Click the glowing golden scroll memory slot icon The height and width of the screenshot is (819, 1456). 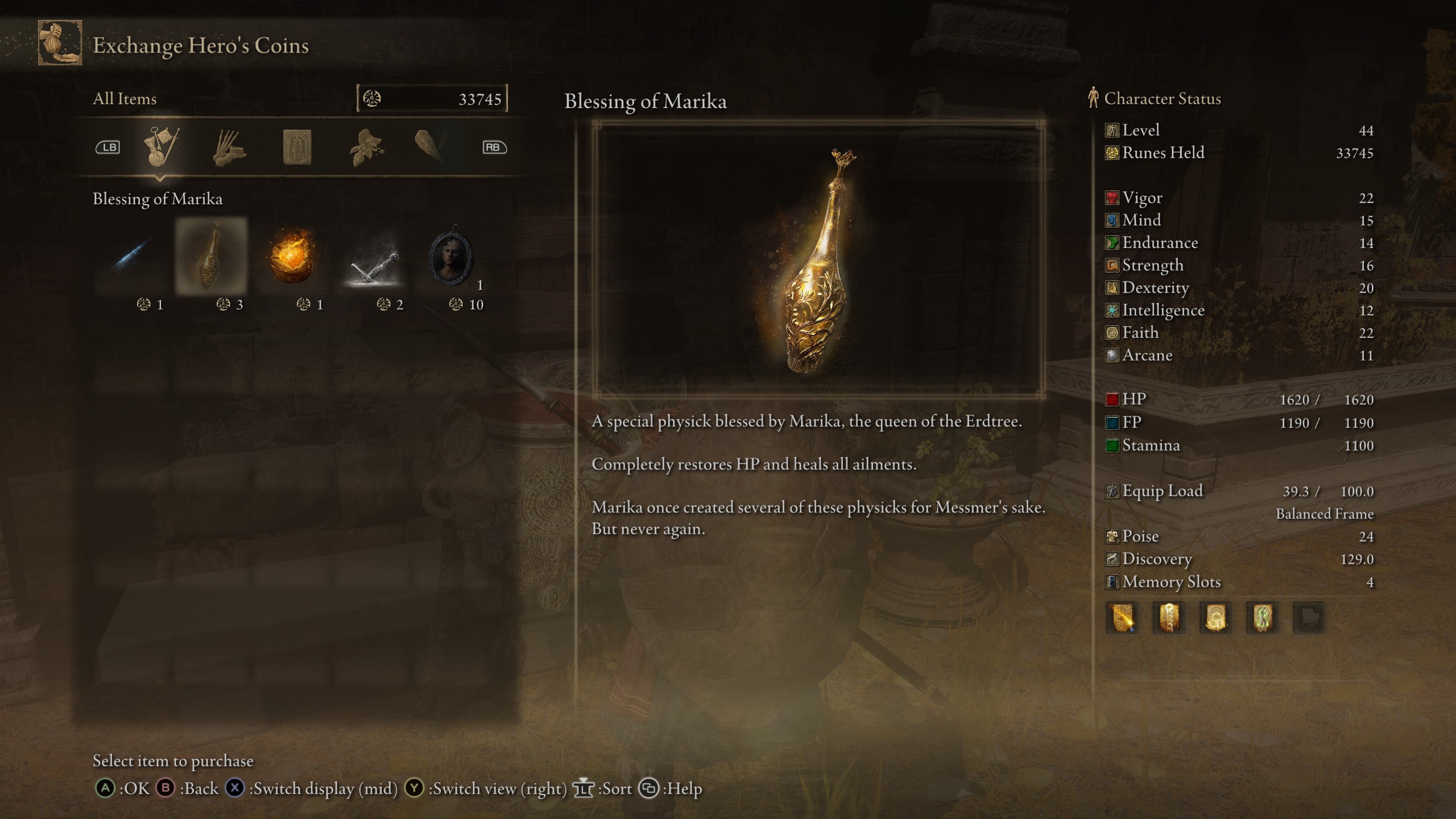[x=1123, y=618]
